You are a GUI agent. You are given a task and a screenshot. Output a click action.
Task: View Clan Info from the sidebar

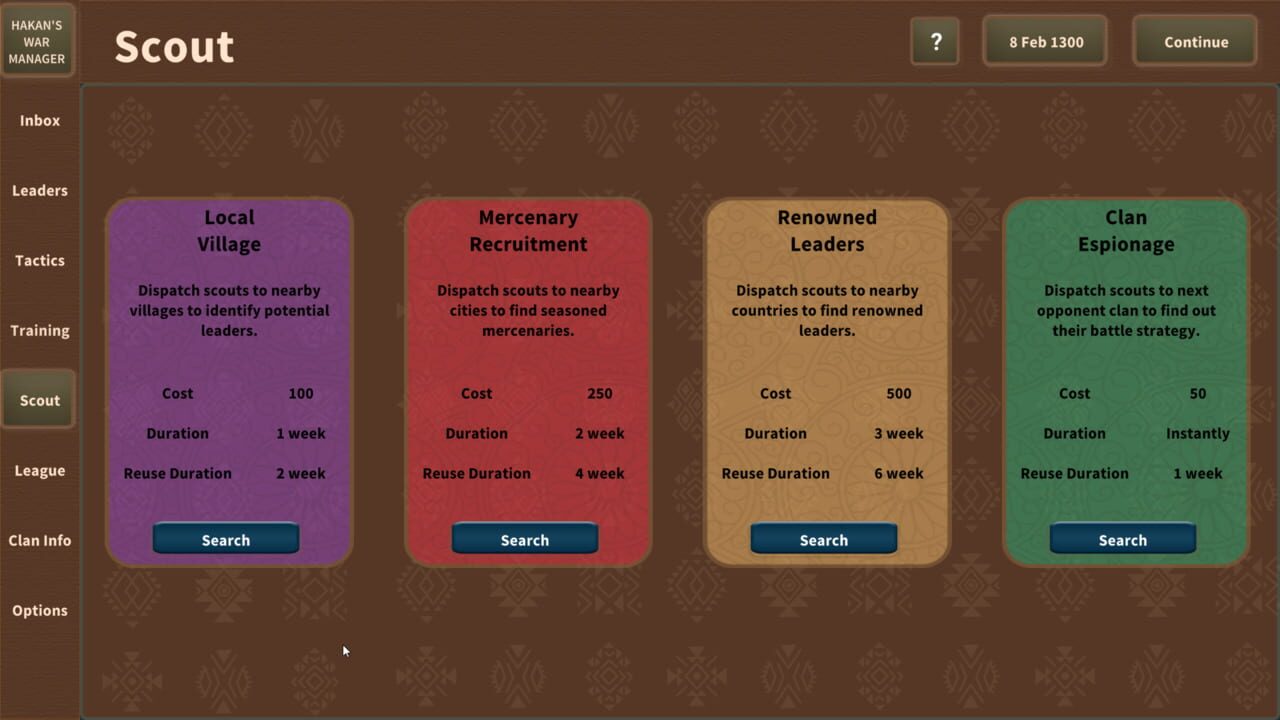pos(39,540)
